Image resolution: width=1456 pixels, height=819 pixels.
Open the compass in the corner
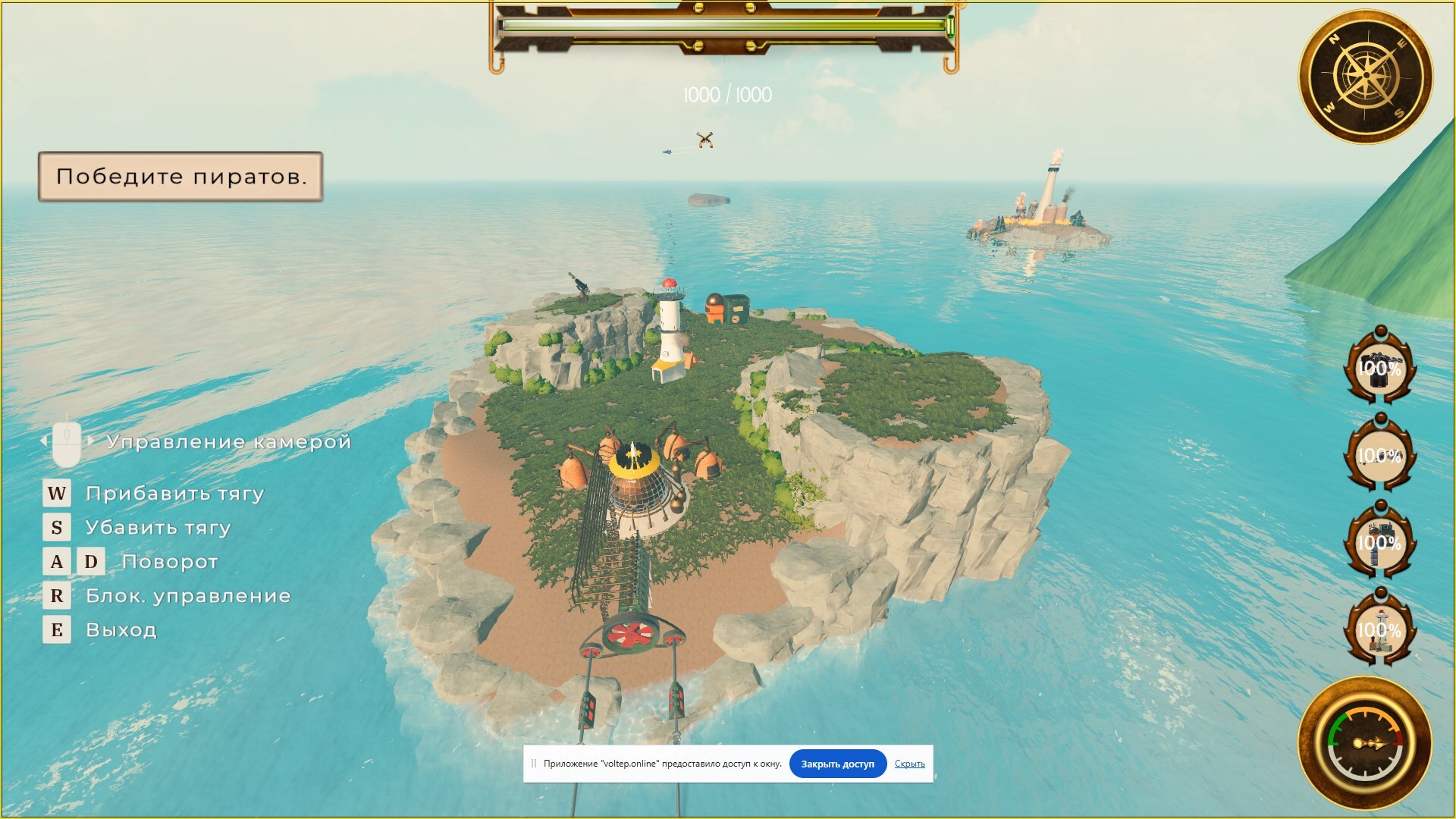(1366, 77)
